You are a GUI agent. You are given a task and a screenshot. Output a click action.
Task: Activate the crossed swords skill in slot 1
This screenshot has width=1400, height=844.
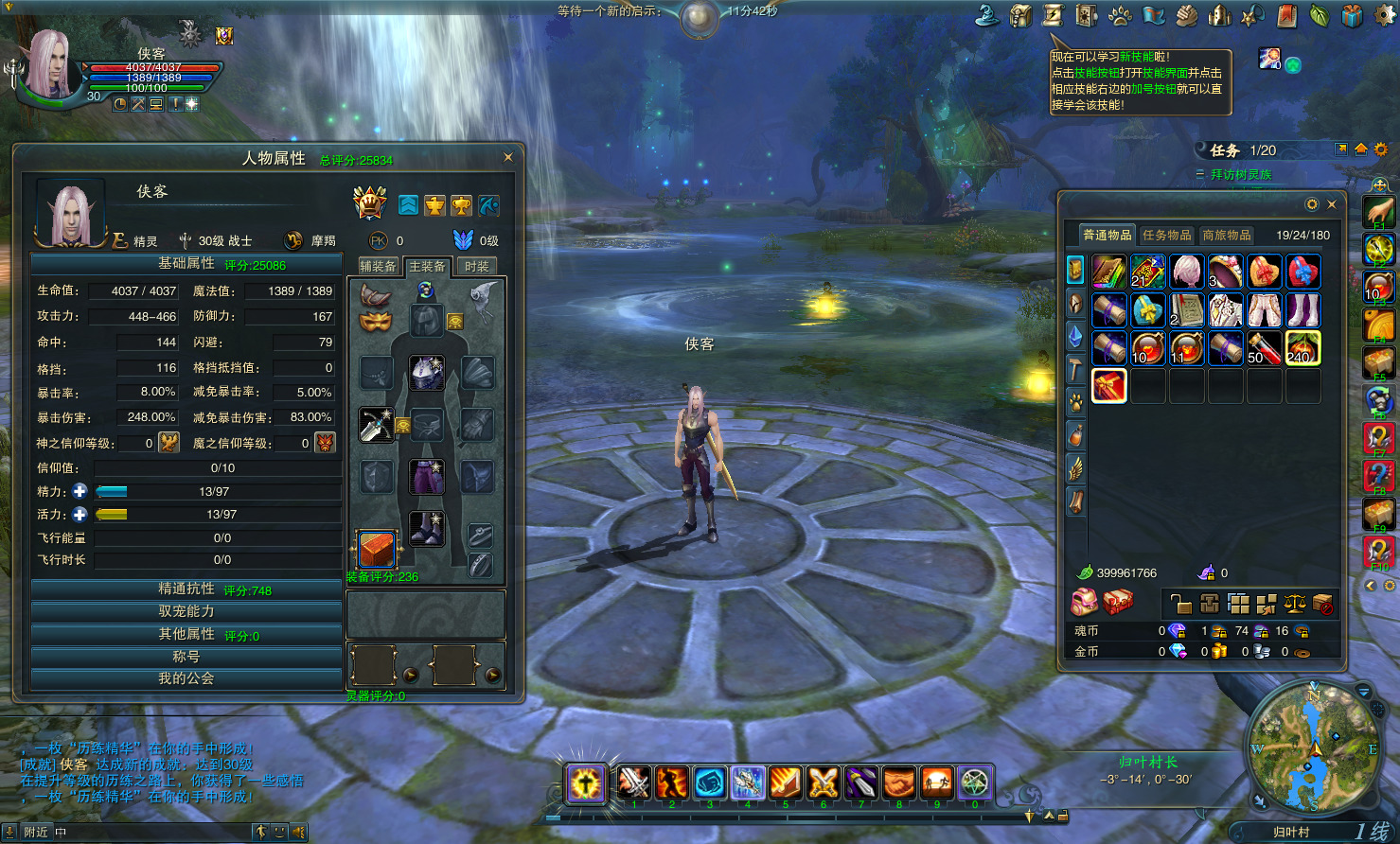tap(634, 782)
